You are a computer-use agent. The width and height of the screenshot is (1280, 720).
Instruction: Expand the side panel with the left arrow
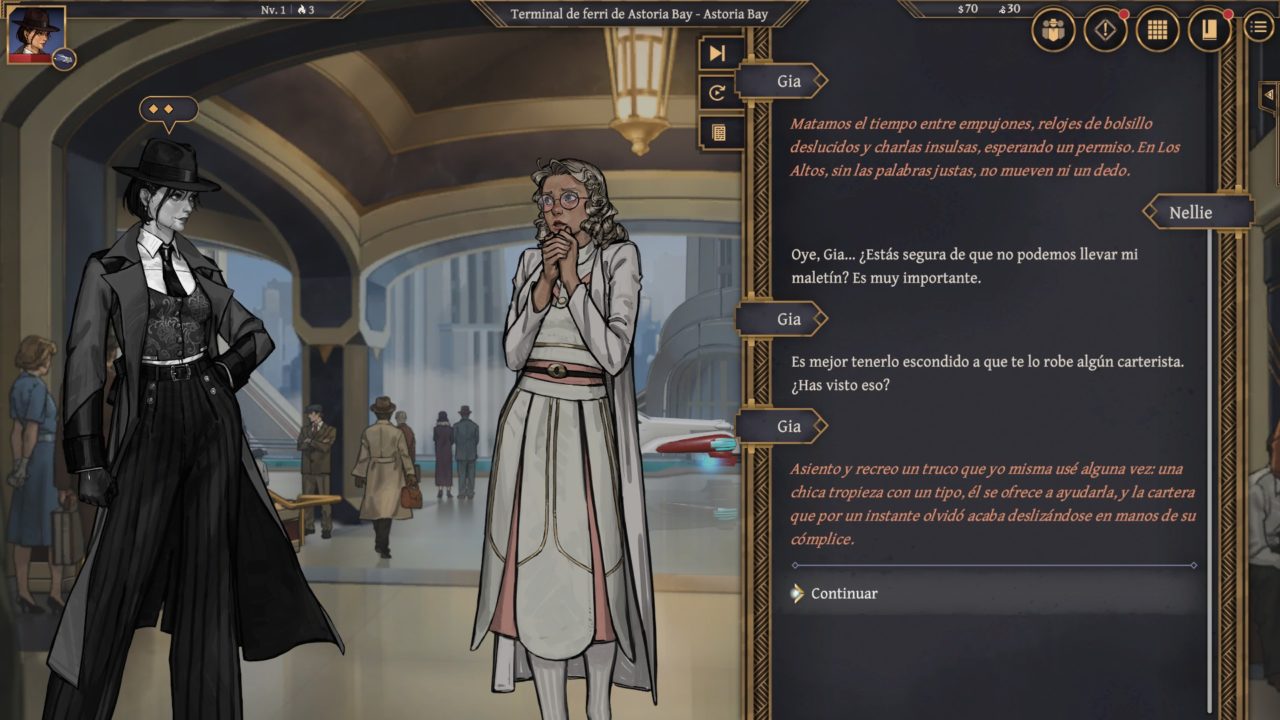[x=1268, y=94]
